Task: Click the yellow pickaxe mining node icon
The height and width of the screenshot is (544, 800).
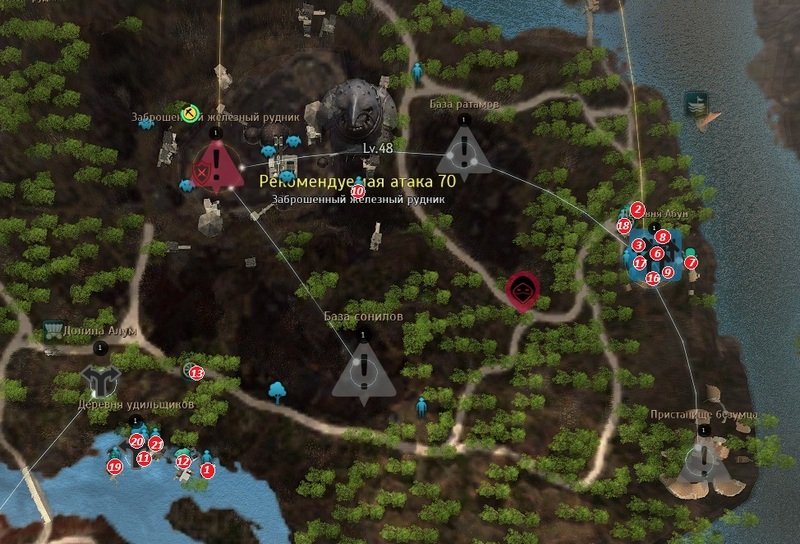Action: tap(184, 110)
